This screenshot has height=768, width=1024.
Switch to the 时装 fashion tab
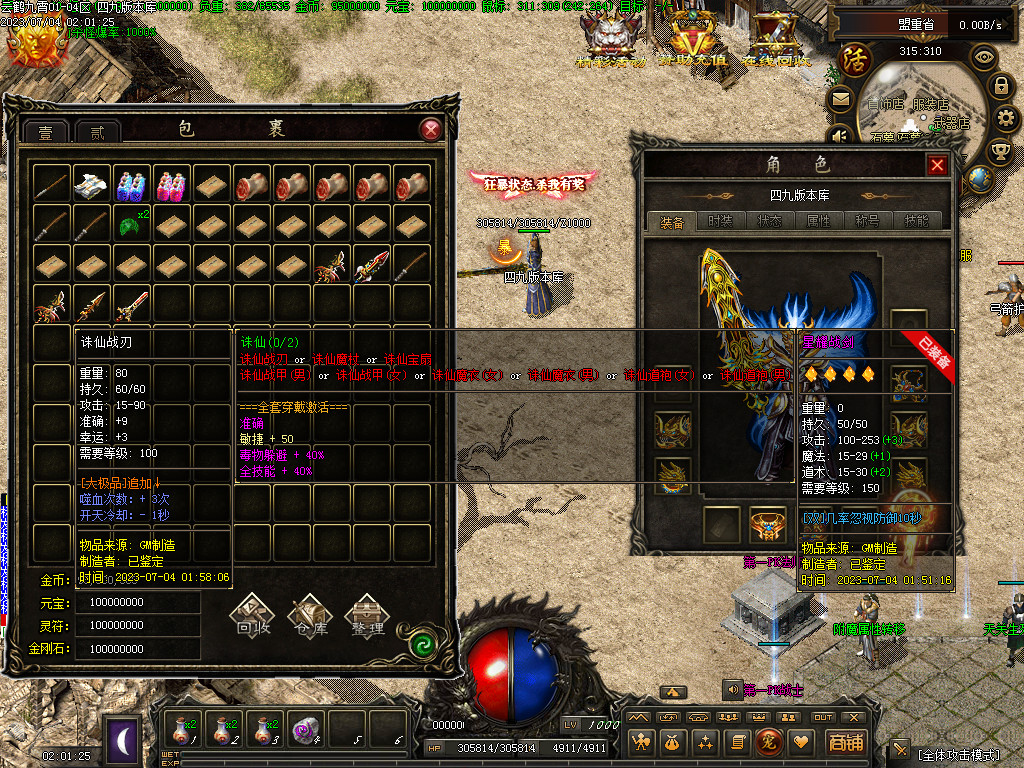click(x=720, y=222)
